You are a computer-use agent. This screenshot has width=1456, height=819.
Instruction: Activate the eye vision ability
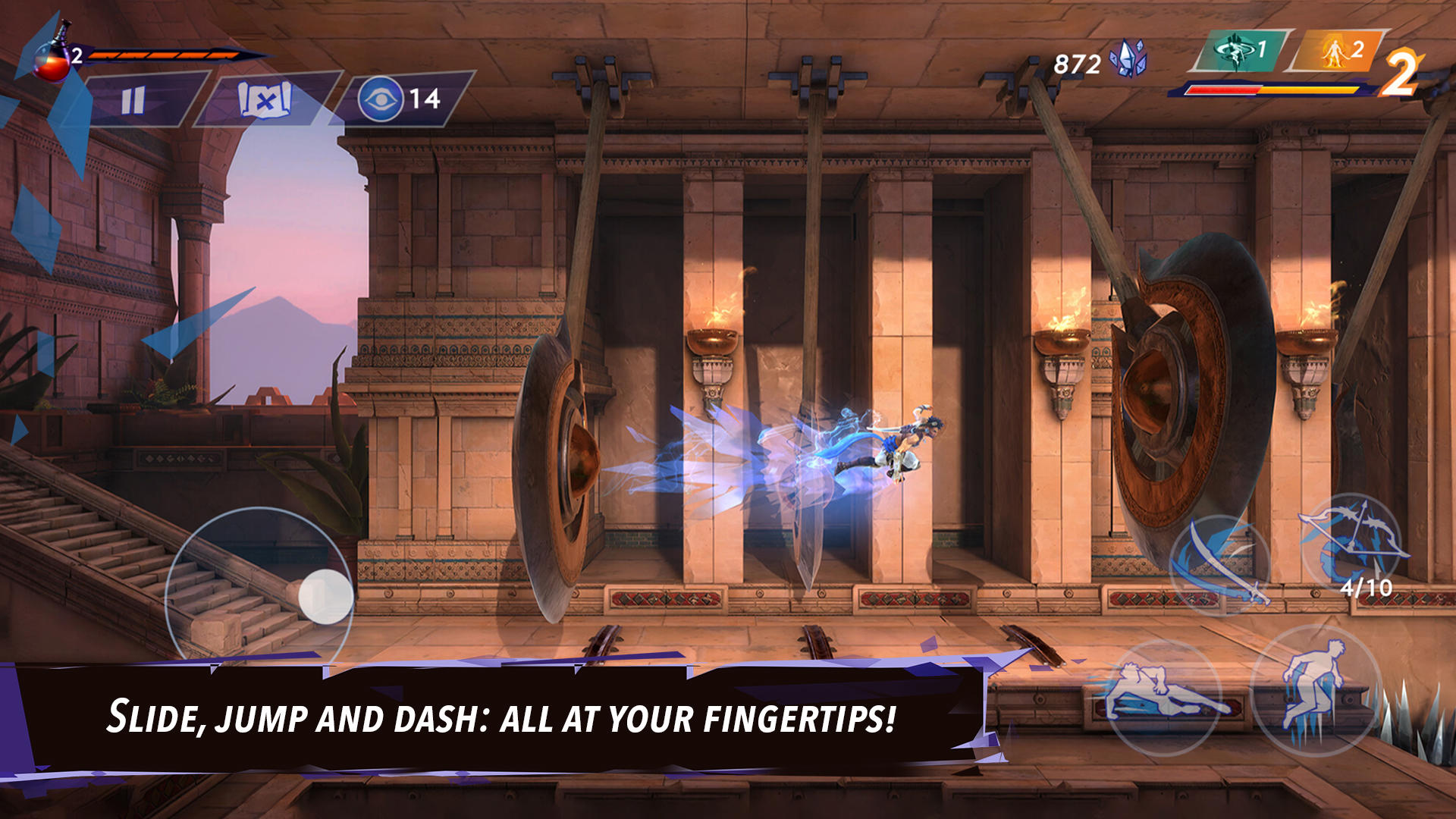(385, 97)
